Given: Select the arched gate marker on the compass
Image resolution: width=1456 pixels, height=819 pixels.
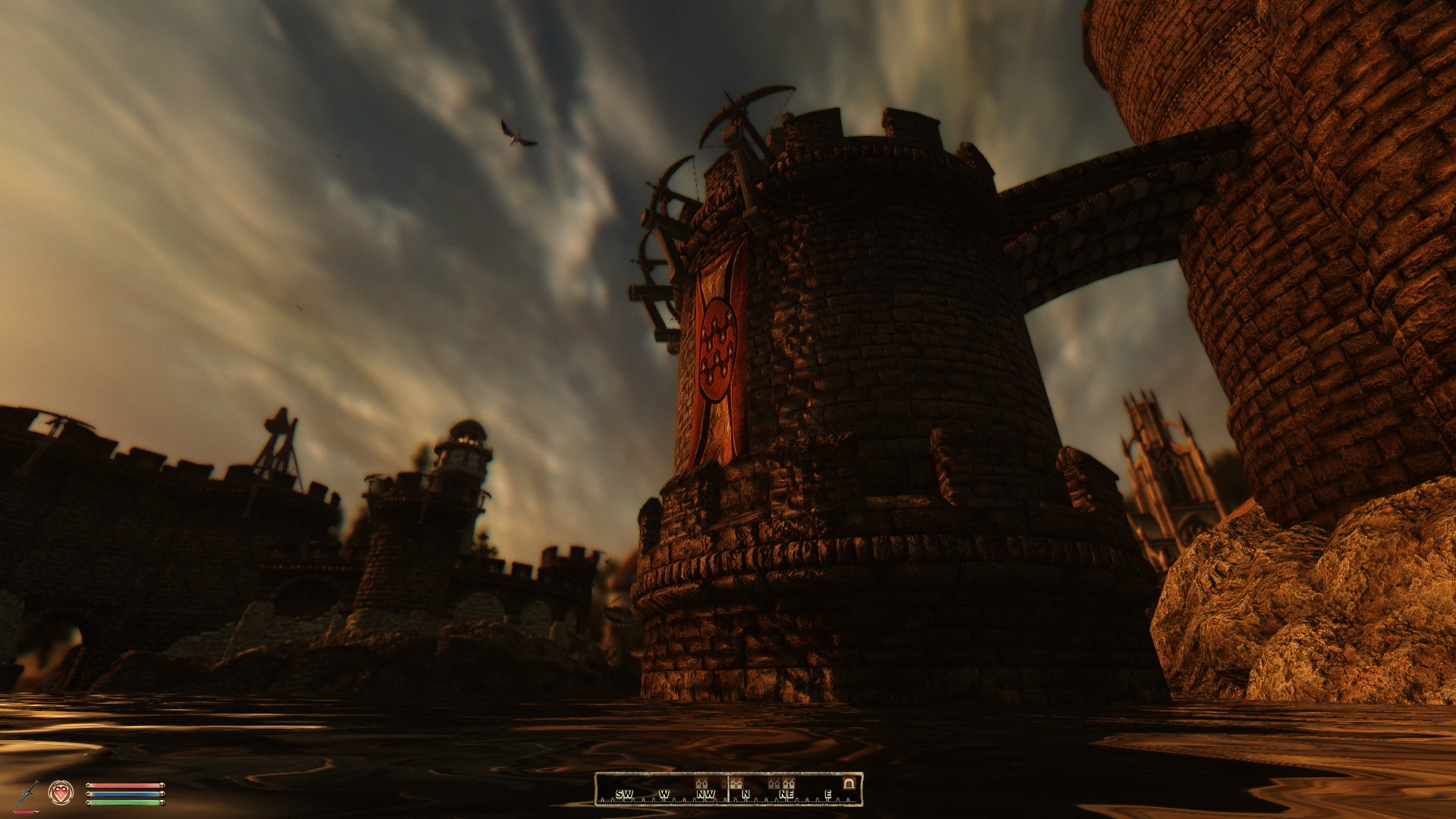Looking at the screenshot, I should [x=849, y=783].
